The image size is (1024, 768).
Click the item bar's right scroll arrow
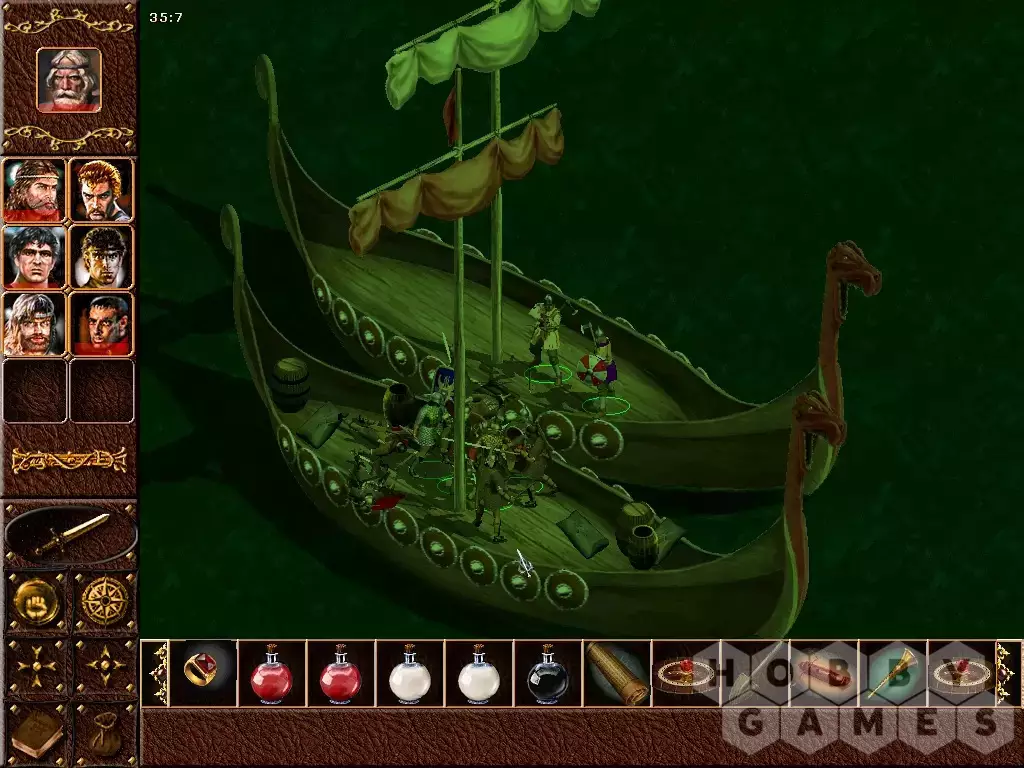[x=1007, y=673]
